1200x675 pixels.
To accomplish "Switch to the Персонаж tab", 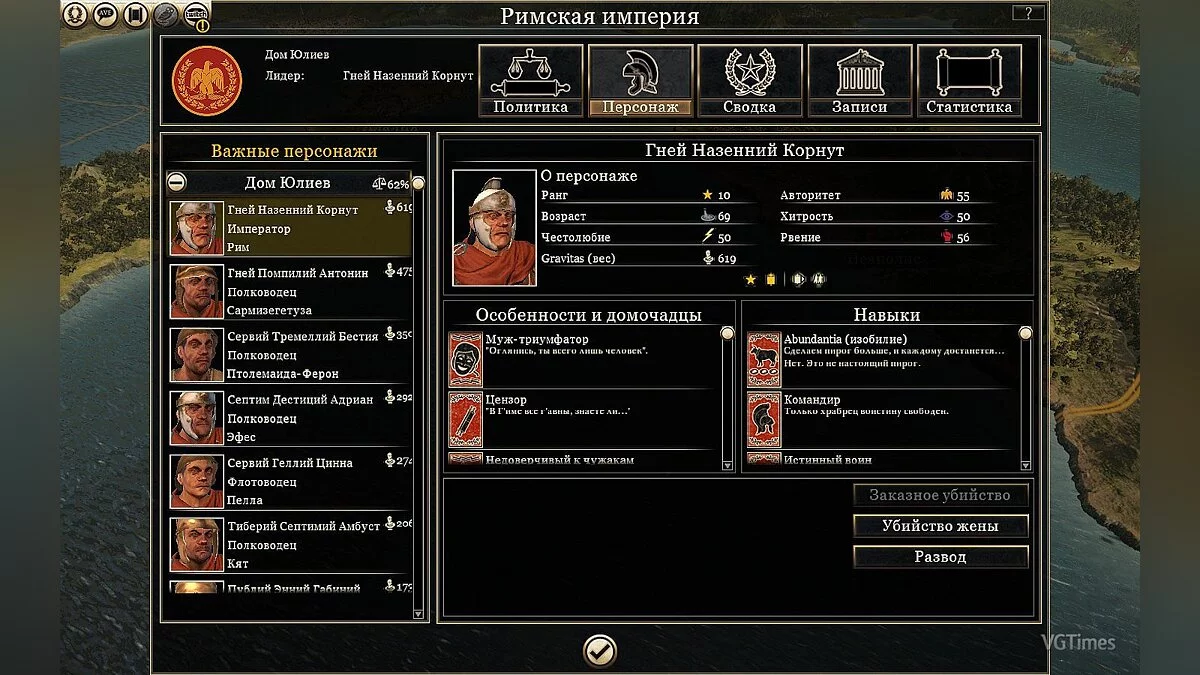I will [640, 81].
